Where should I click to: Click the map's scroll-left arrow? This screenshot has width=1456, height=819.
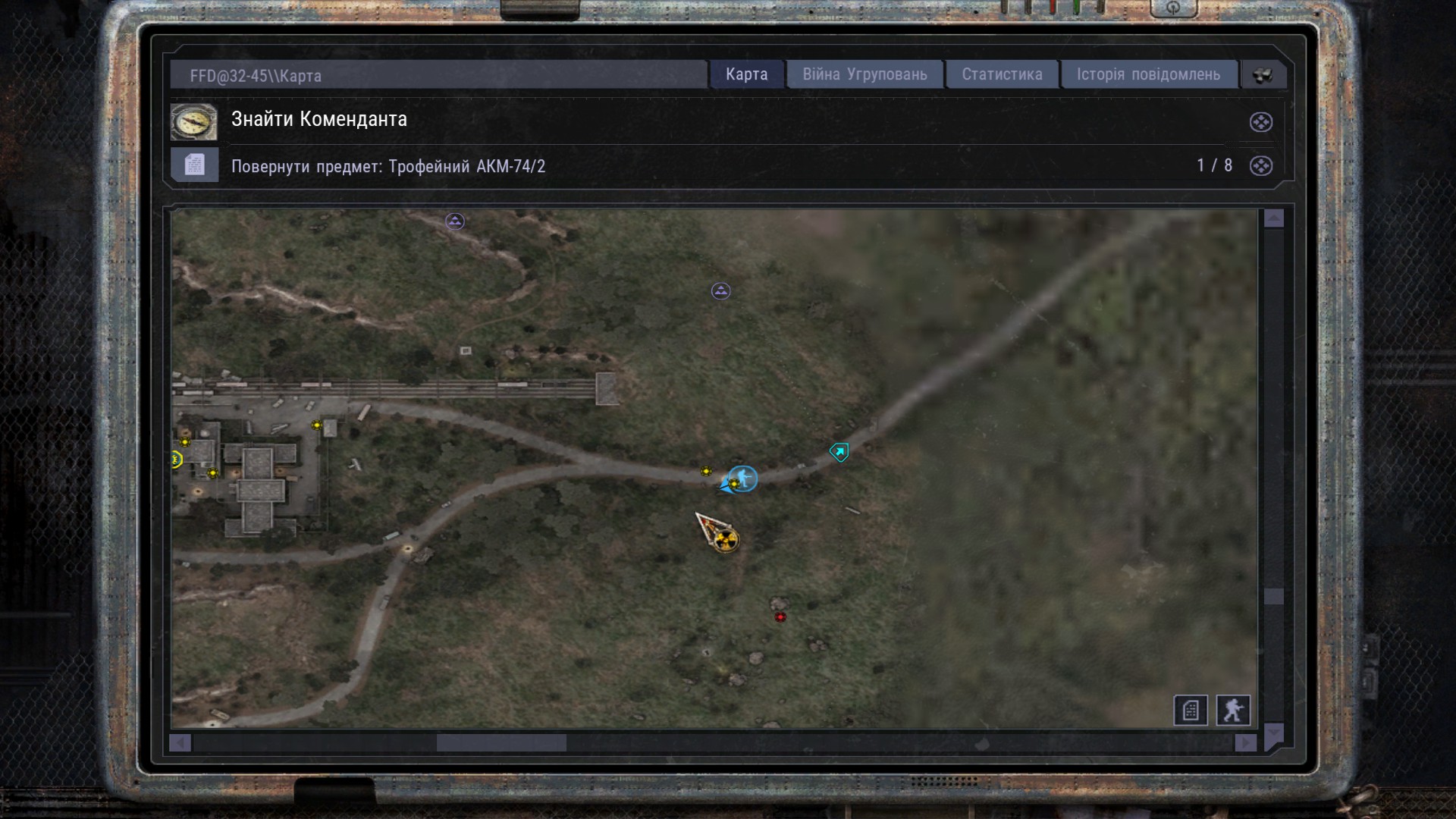(x=180, y=743)
